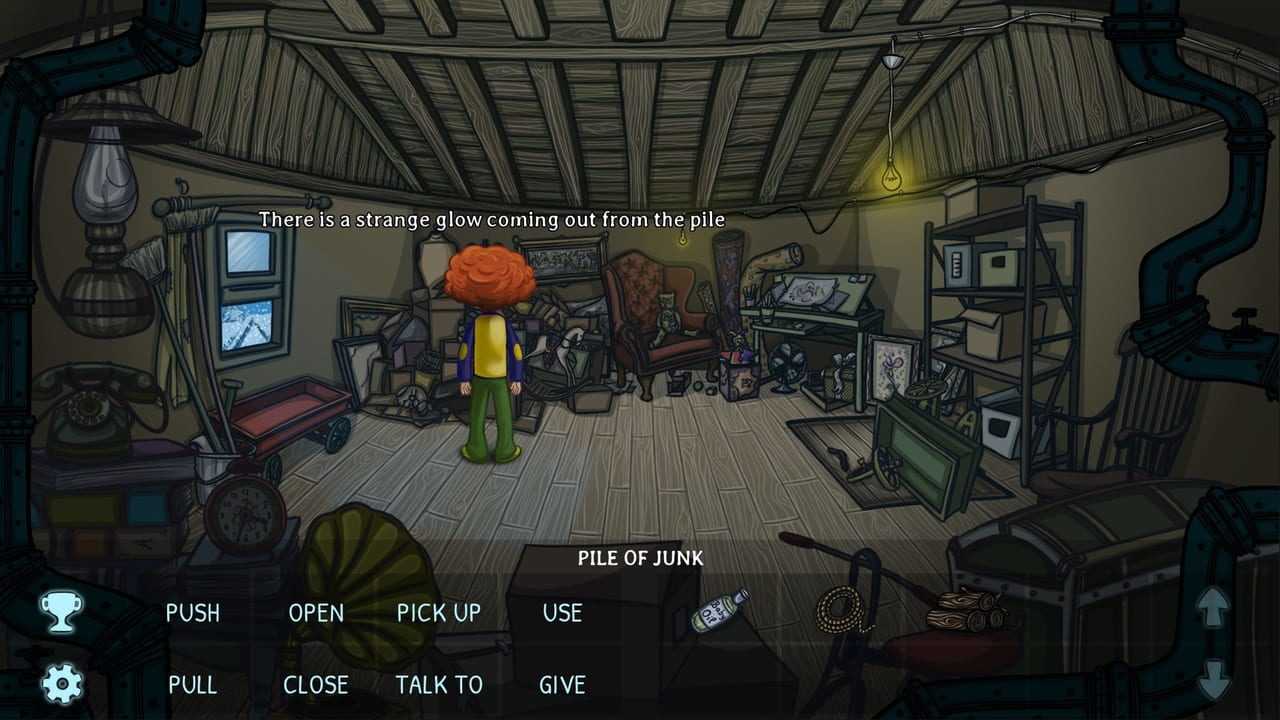Select the firewood logs in inventory

(966, 611)
